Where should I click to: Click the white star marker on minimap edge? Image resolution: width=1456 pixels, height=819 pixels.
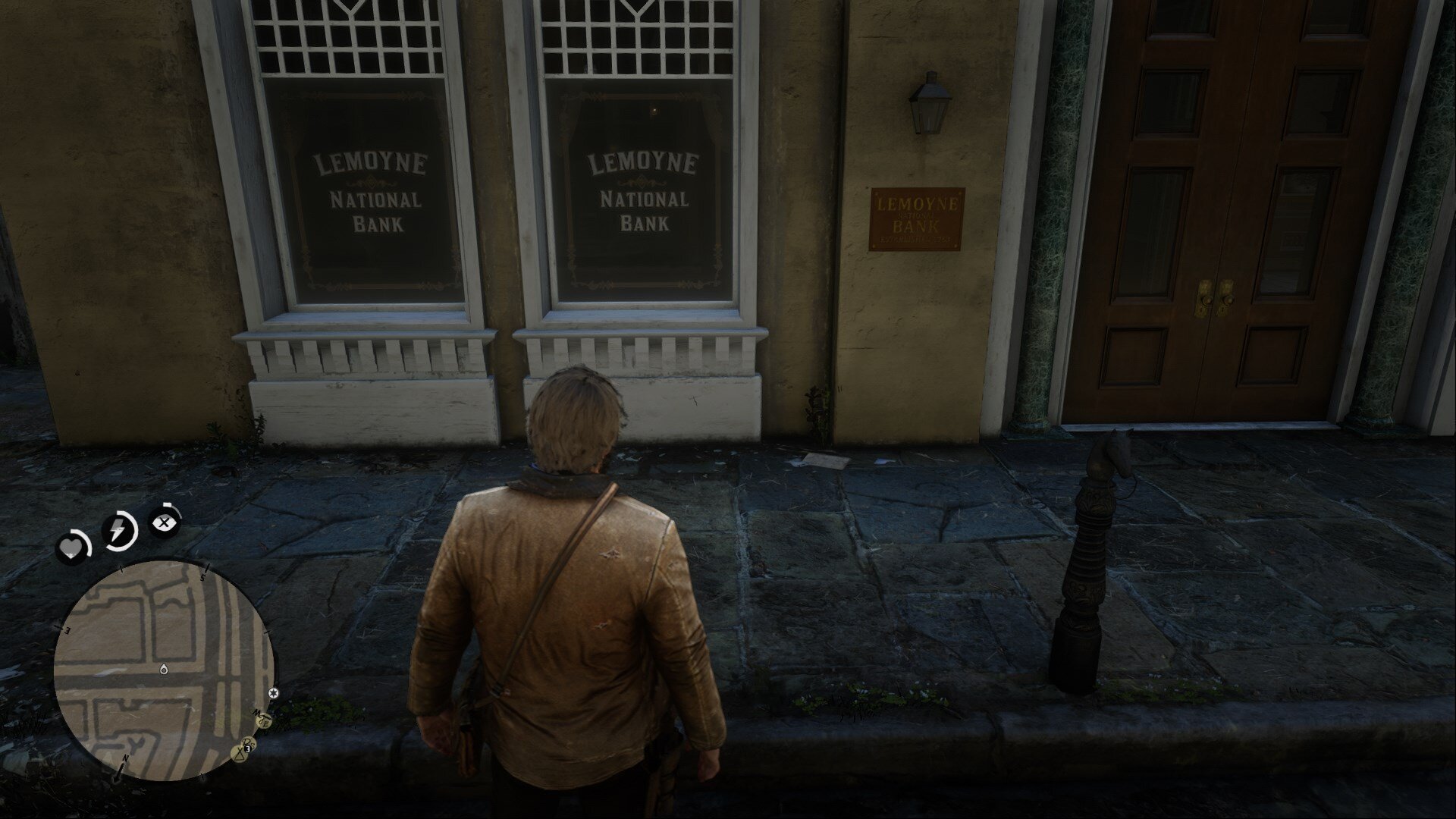point(274,692)
